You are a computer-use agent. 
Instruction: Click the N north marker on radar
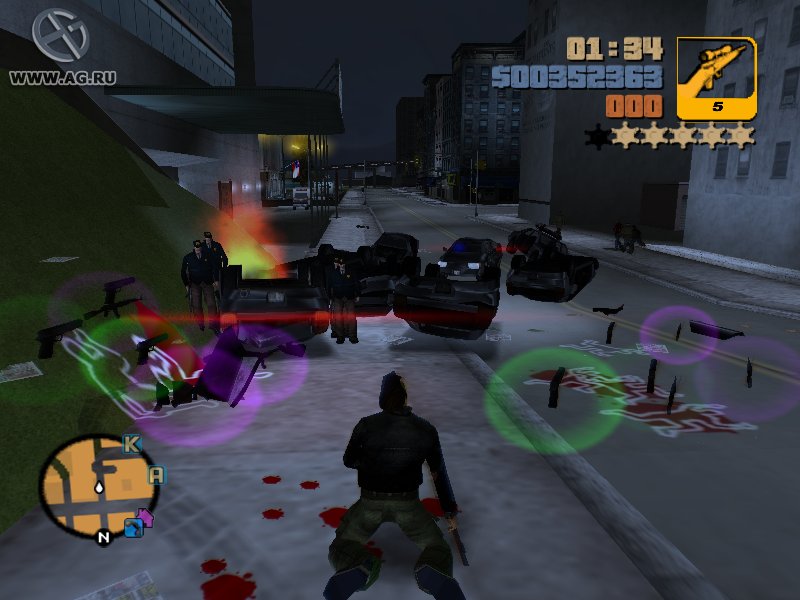click(x=102, y=537)
